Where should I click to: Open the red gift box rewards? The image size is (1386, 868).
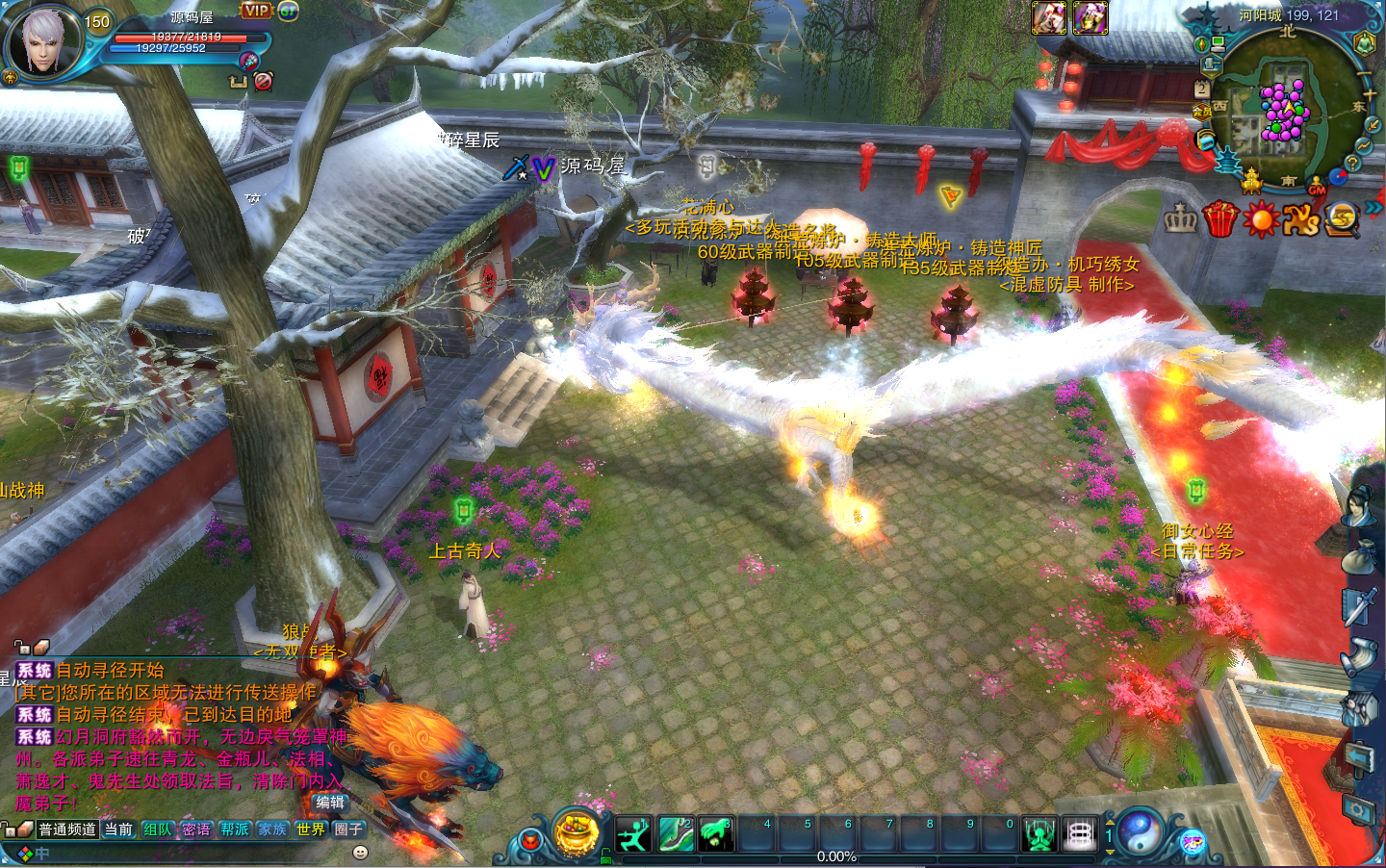point(1220,219)
